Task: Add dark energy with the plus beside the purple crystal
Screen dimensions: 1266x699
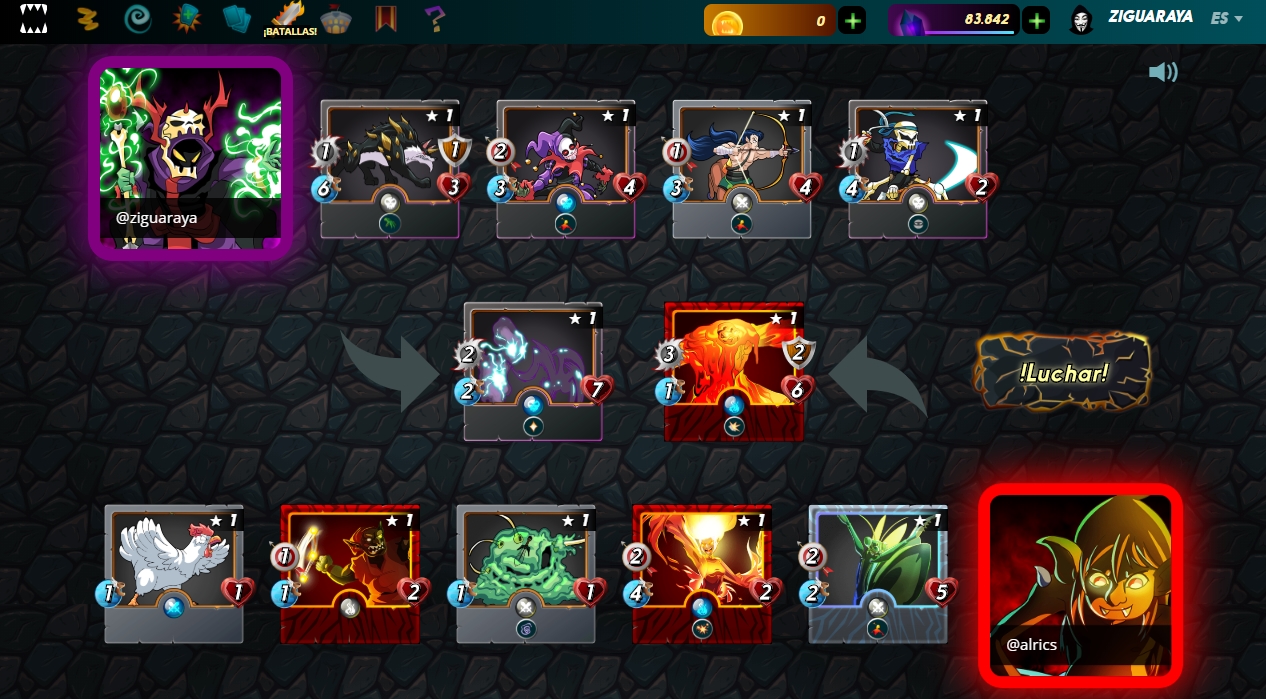Action: point(1036,20)
